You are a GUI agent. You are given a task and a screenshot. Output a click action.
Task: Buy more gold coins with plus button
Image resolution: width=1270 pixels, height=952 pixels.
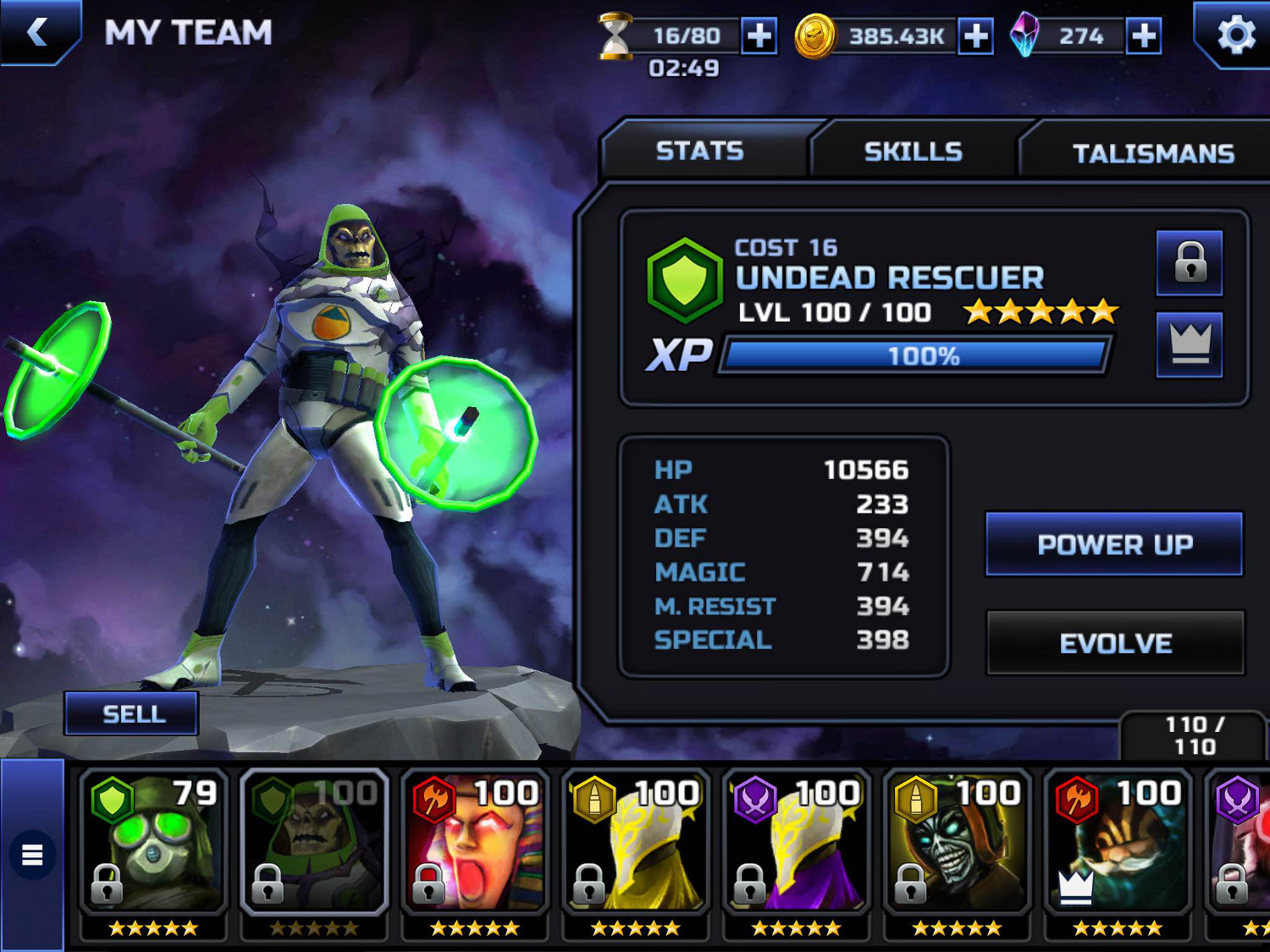pyautogui.click(x=975, y=36)
